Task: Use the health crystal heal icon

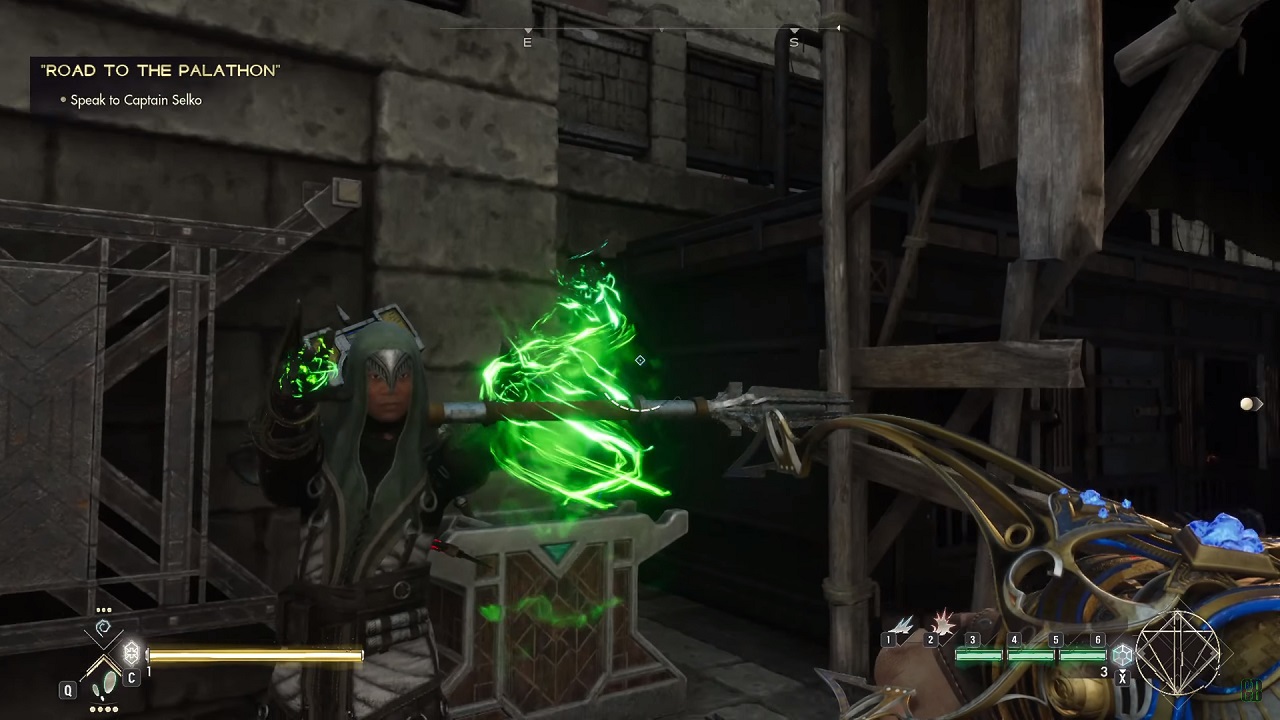Action: 131,654
